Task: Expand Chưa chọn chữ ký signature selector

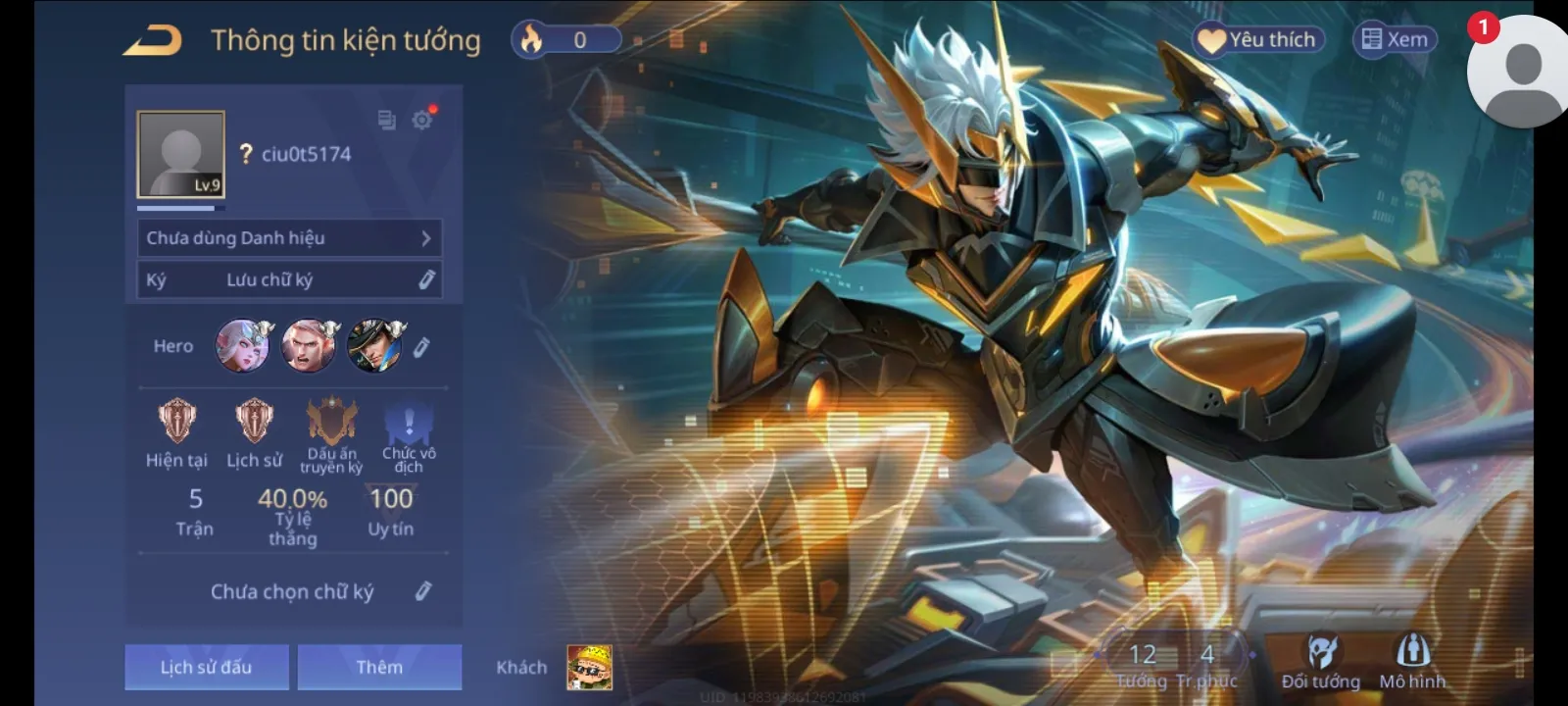Action: pos(423,591)
